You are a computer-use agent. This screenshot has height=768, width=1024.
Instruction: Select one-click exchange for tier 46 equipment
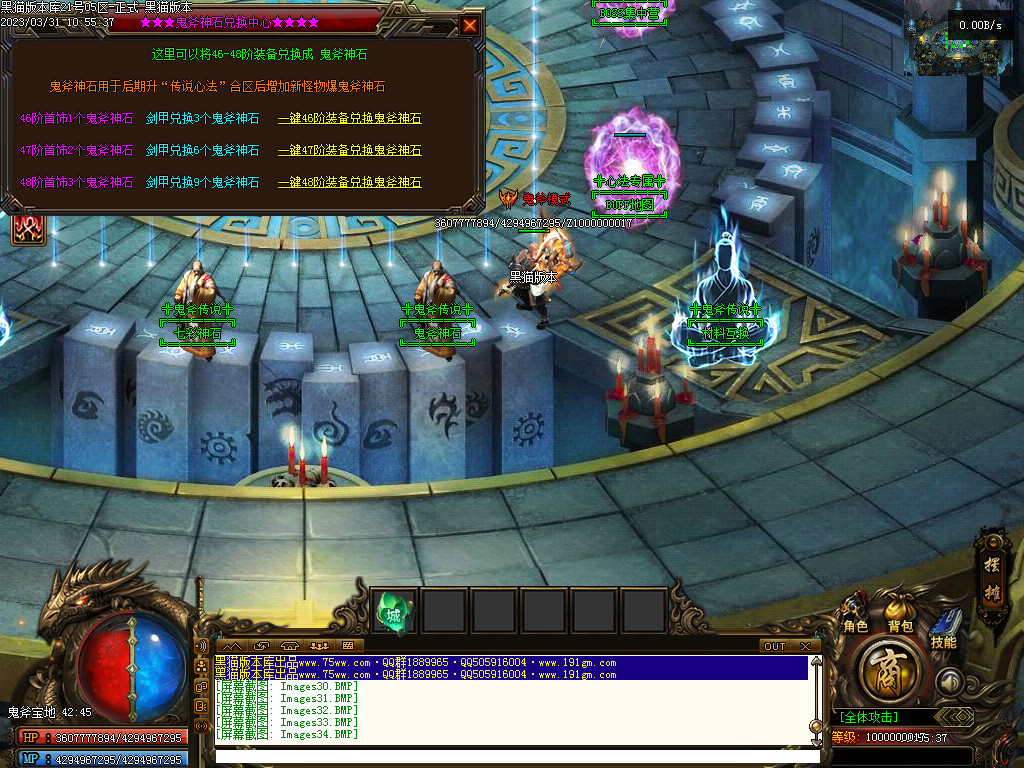(x=349, y=118)
